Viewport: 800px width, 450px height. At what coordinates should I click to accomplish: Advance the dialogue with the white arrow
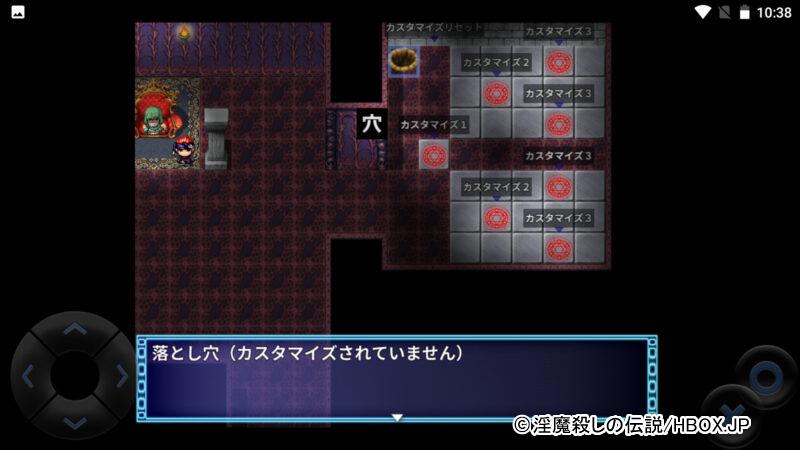pyautogui.click(x=397, y=416)
